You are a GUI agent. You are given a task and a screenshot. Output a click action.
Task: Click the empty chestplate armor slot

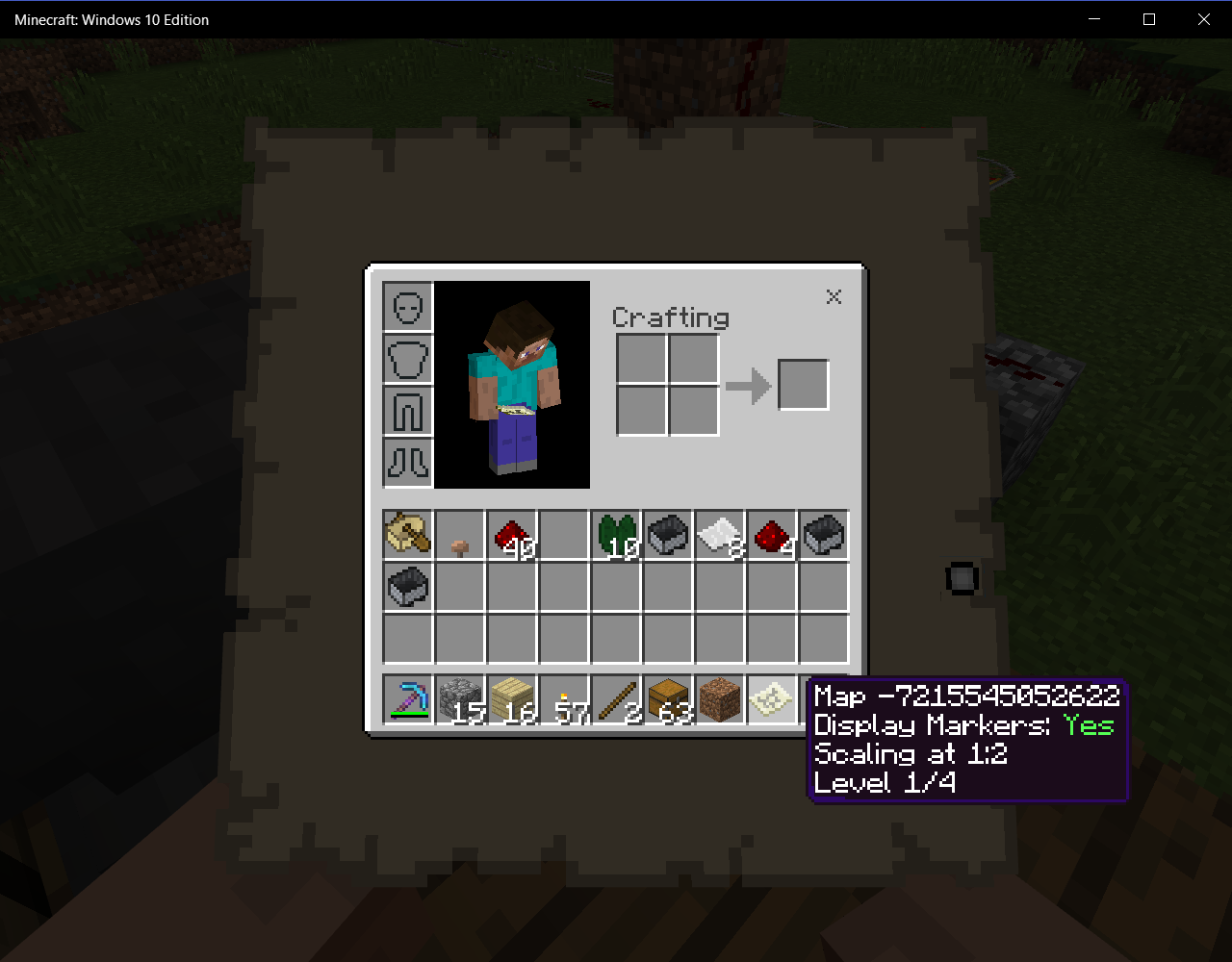point(408,359)
